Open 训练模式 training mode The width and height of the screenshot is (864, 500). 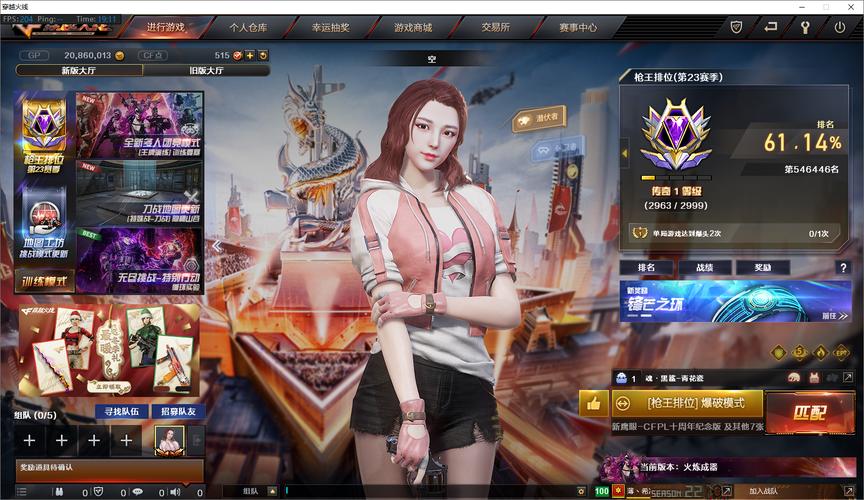tap(45, 281)
